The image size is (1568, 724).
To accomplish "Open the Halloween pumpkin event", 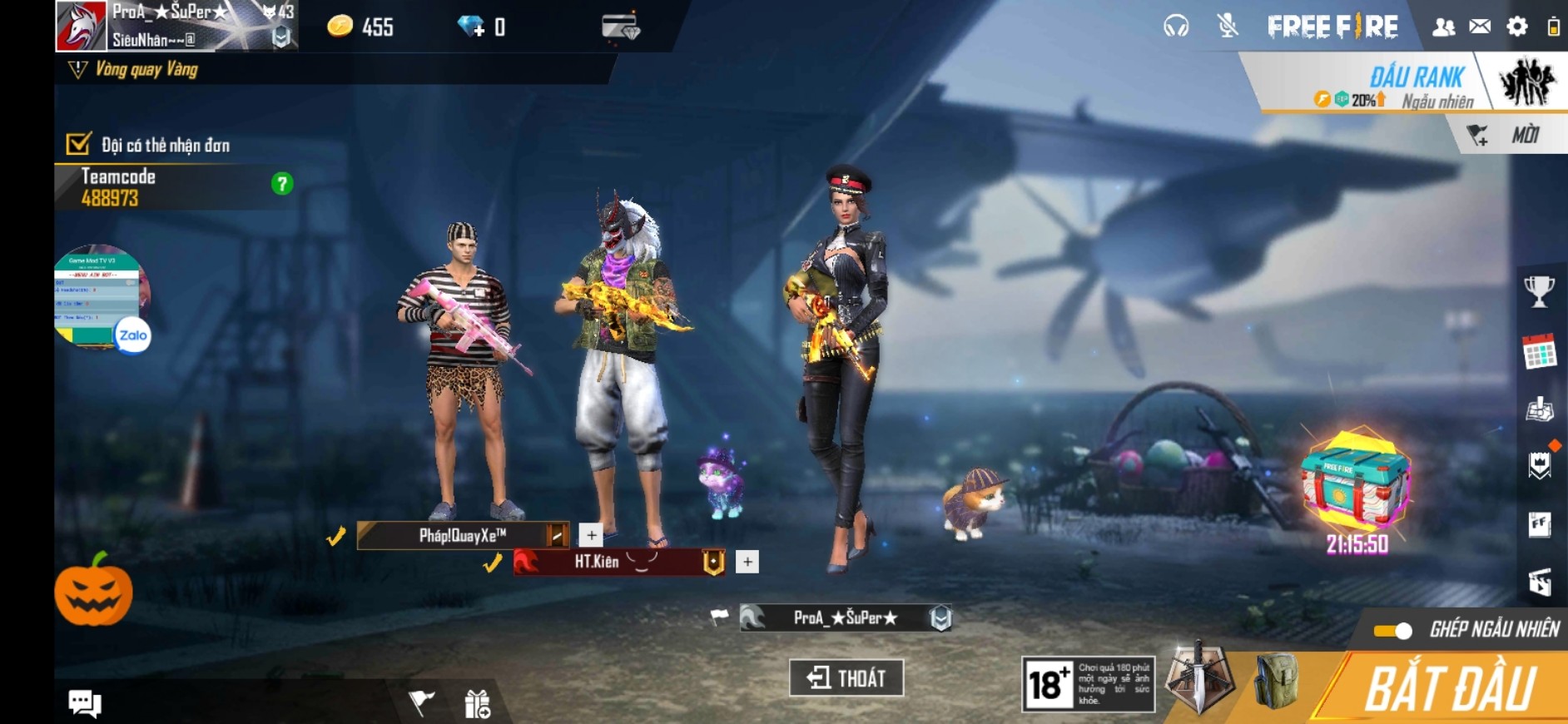I will (93, 591).
